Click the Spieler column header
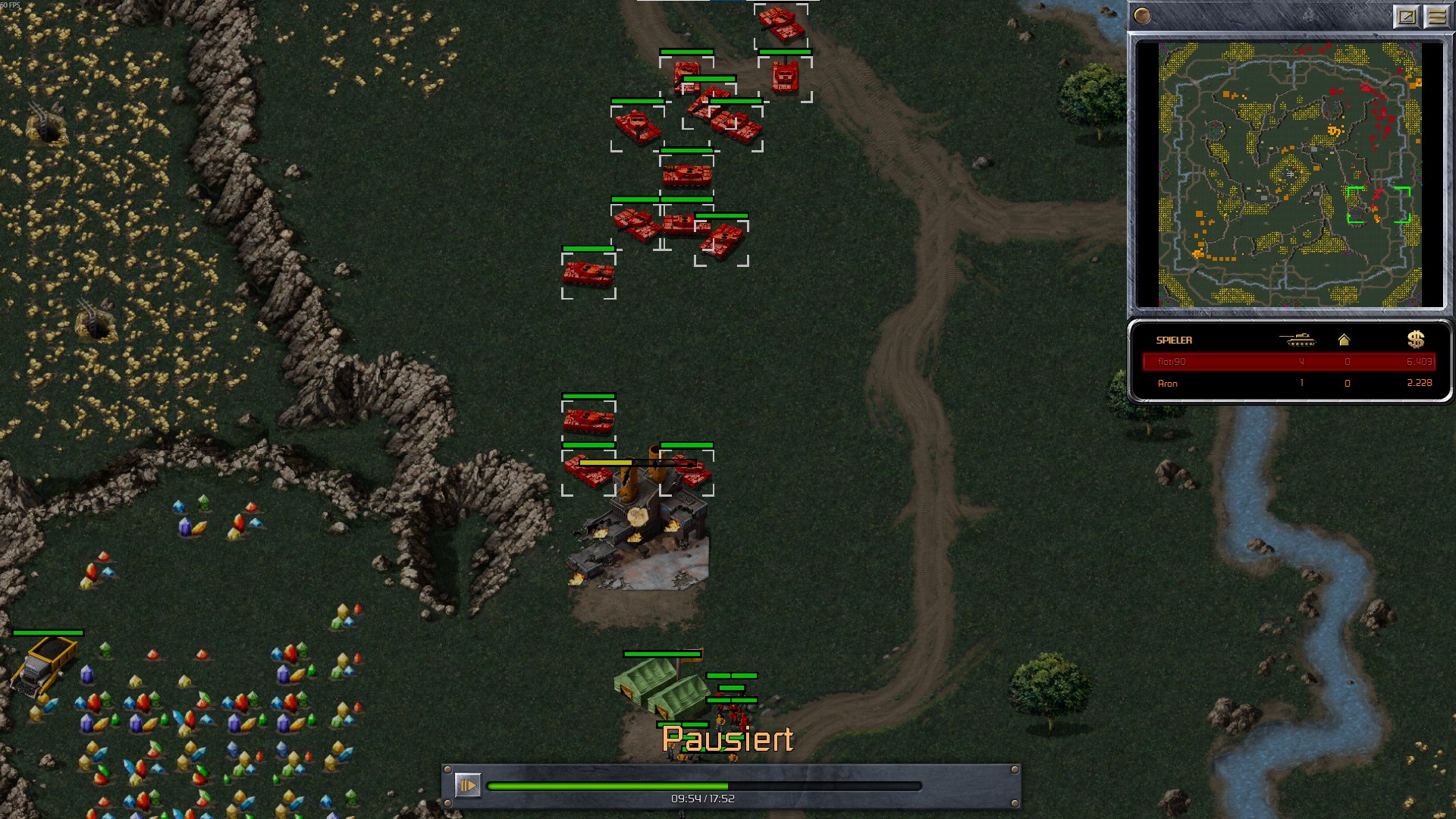 coord(1174,340)
